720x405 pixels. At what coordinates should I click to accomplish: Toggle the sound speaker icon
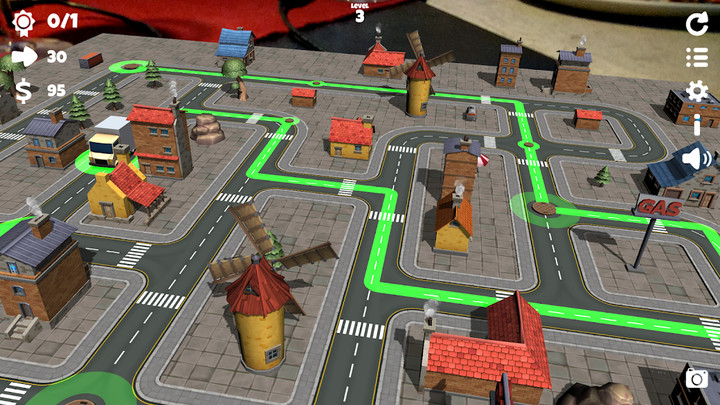click(x=696, y=158)
